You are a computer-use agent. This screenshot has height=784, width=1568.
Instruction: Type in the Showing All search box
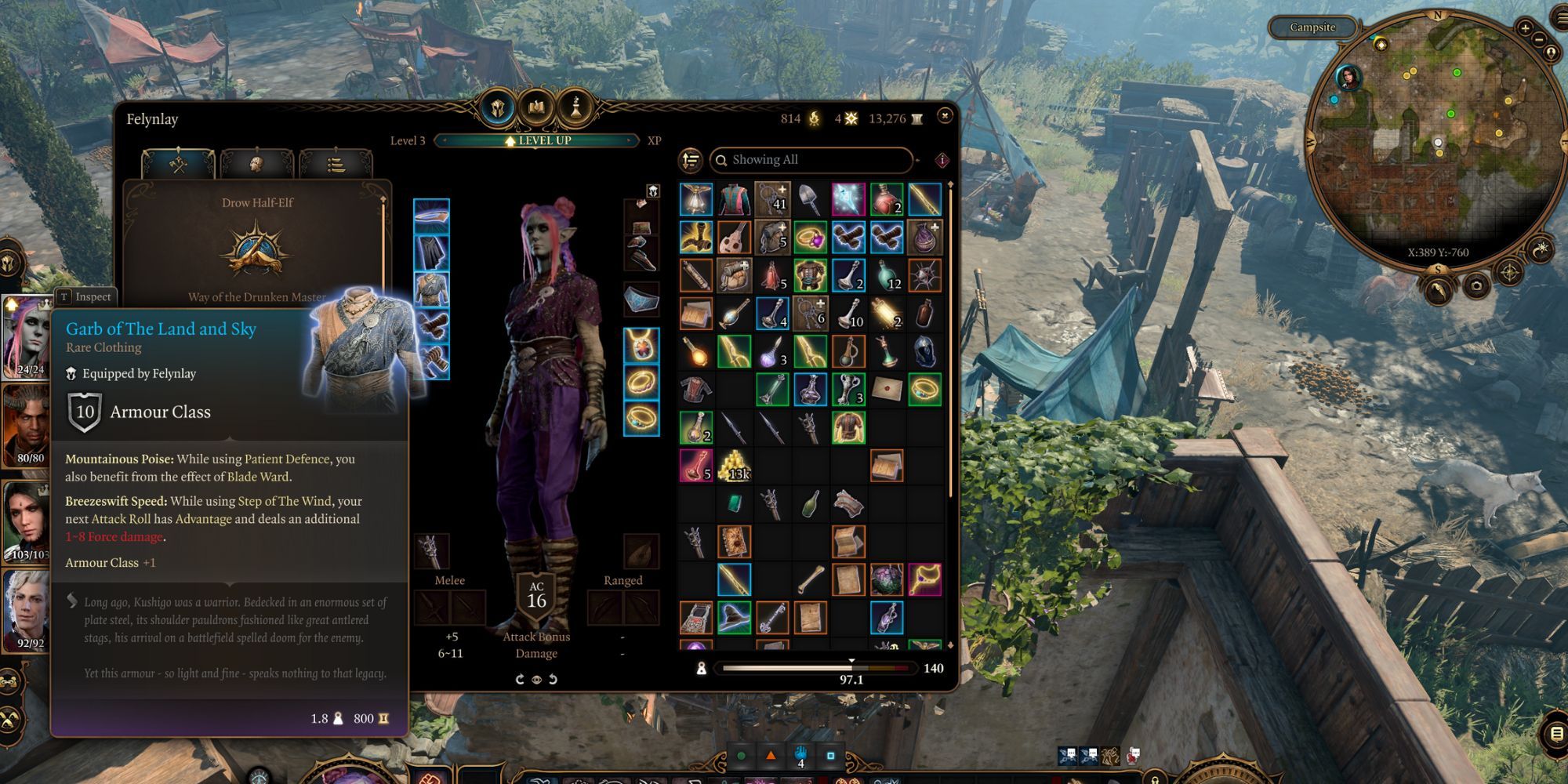[x=815, y=160]
